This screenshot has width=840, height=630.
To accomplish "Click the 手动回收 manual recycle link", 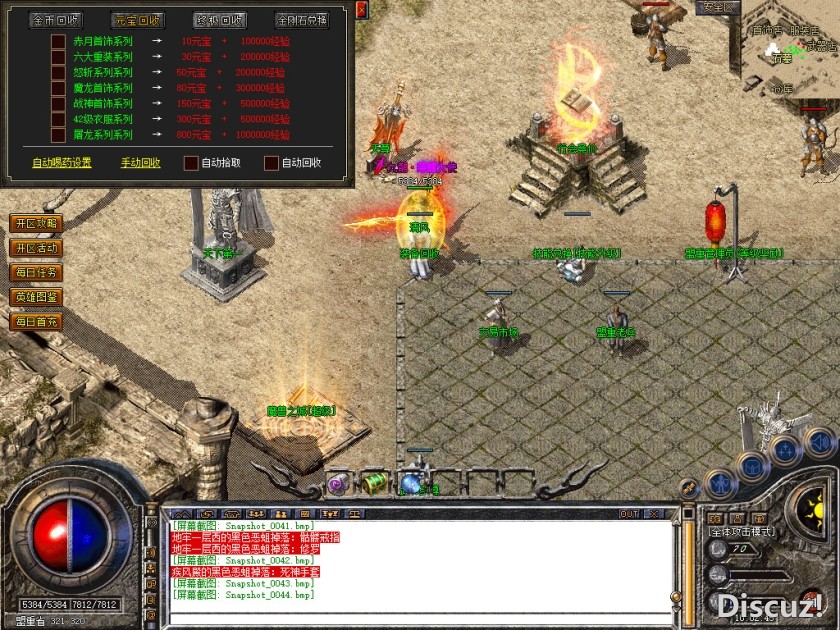I will pos(140,163).
